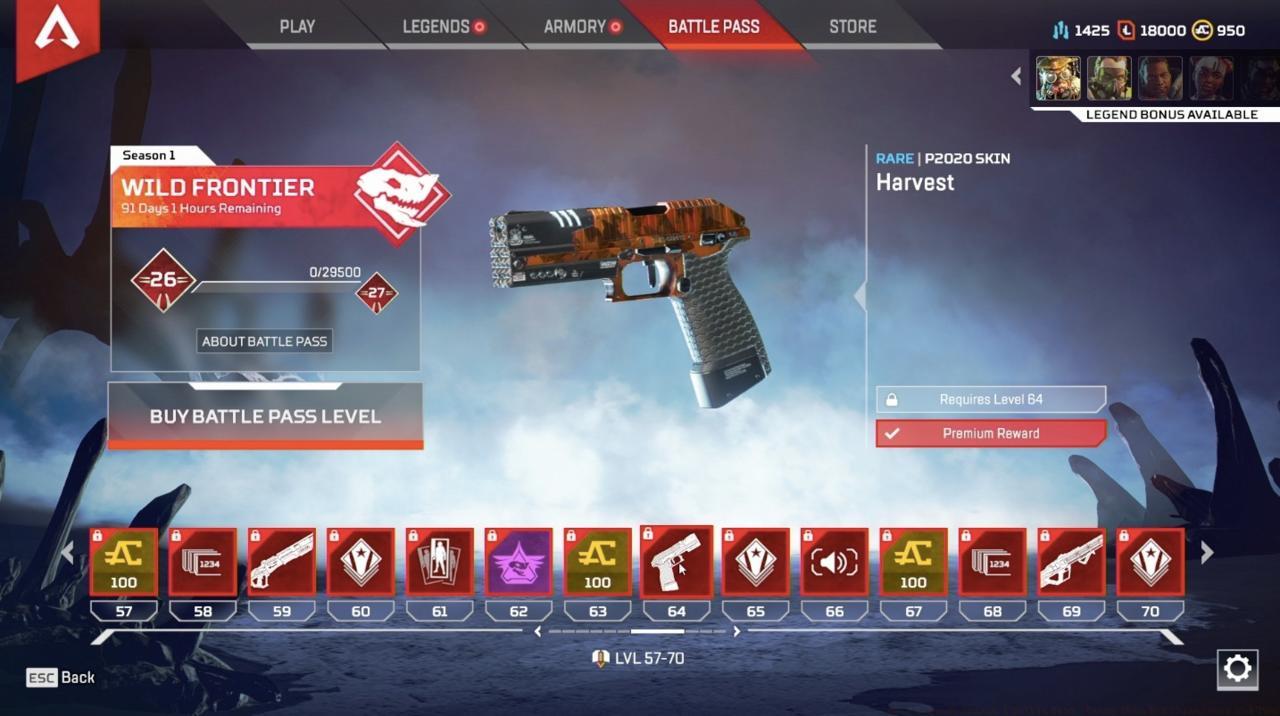This screenshot has height=716, width=1280.
Task: Select the level 66 voice line reward
Action: tap(834, 562)
